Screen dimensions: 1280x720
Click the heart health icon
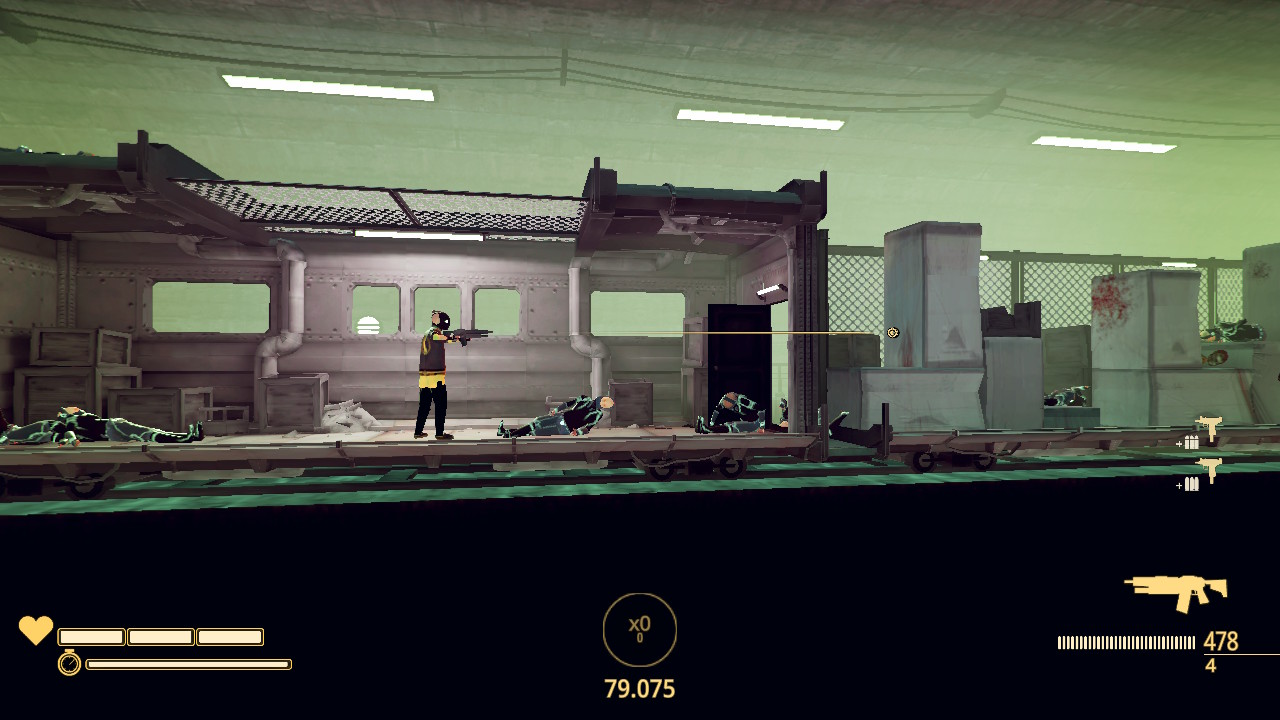pos(36,630)
